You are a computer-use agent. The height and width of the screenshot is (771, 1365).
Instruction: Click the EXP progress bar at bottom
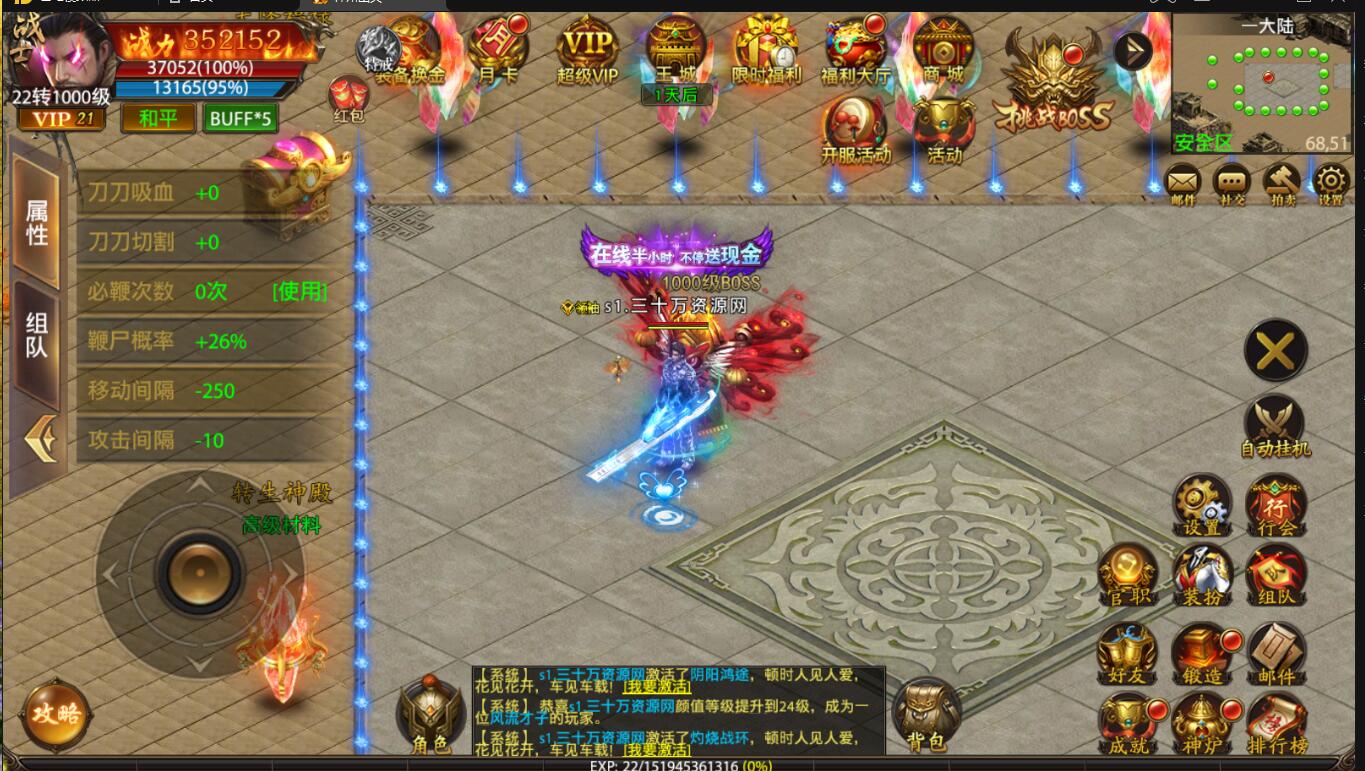682,764
